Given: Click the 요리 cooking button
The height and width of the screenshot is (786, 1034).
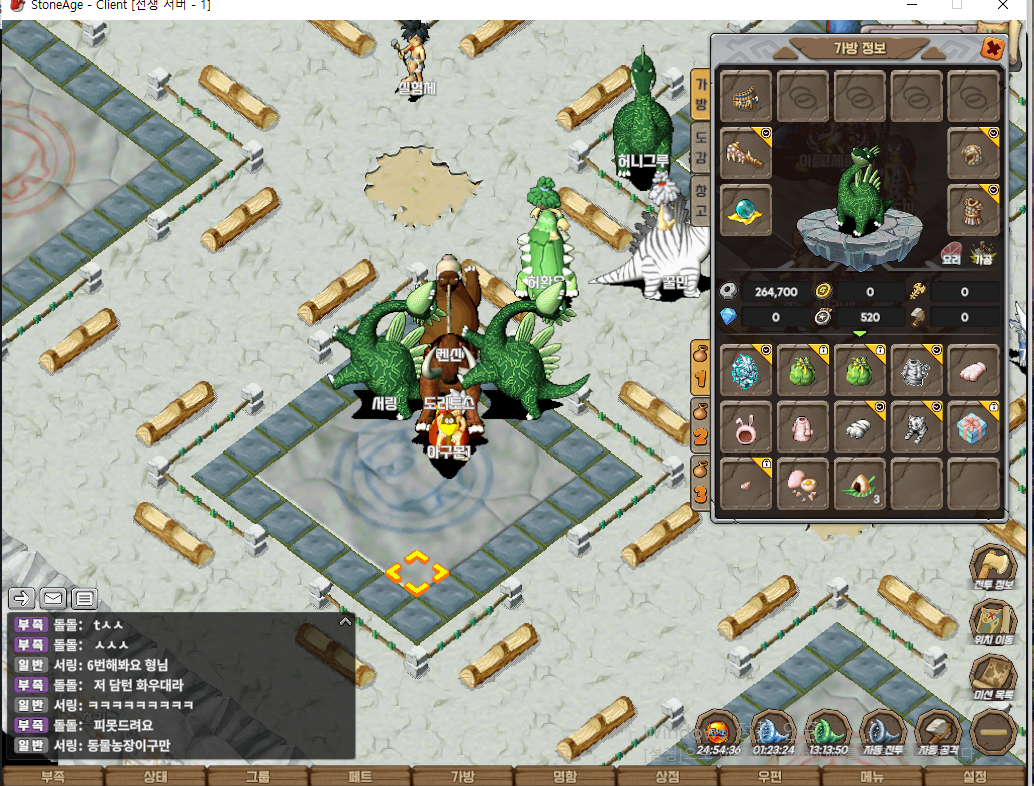Looking at the screenshot, I should (x=951, y=253).
